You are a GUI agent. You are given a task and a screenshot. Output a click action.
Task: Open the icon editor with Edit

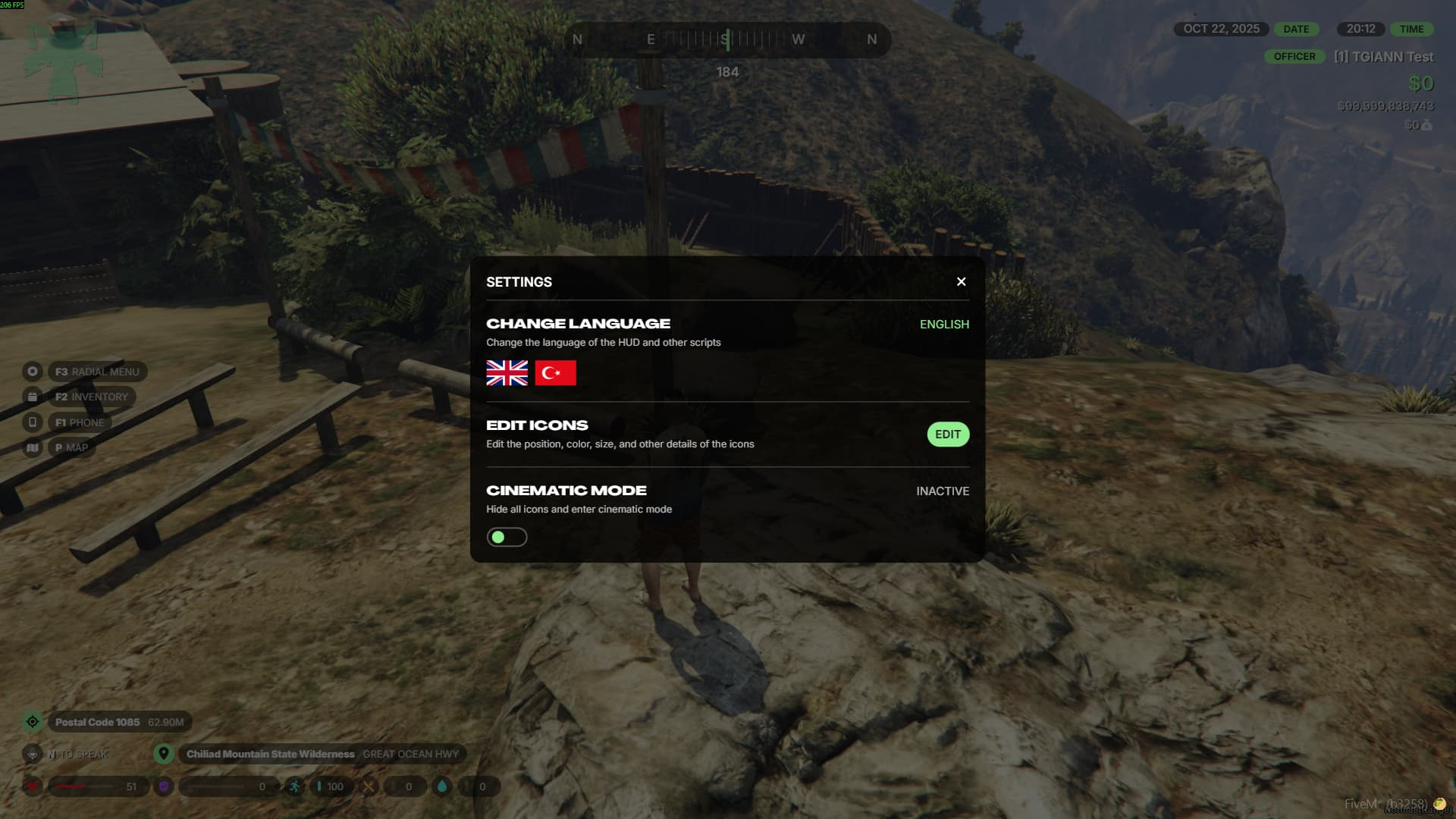[947, 435]
